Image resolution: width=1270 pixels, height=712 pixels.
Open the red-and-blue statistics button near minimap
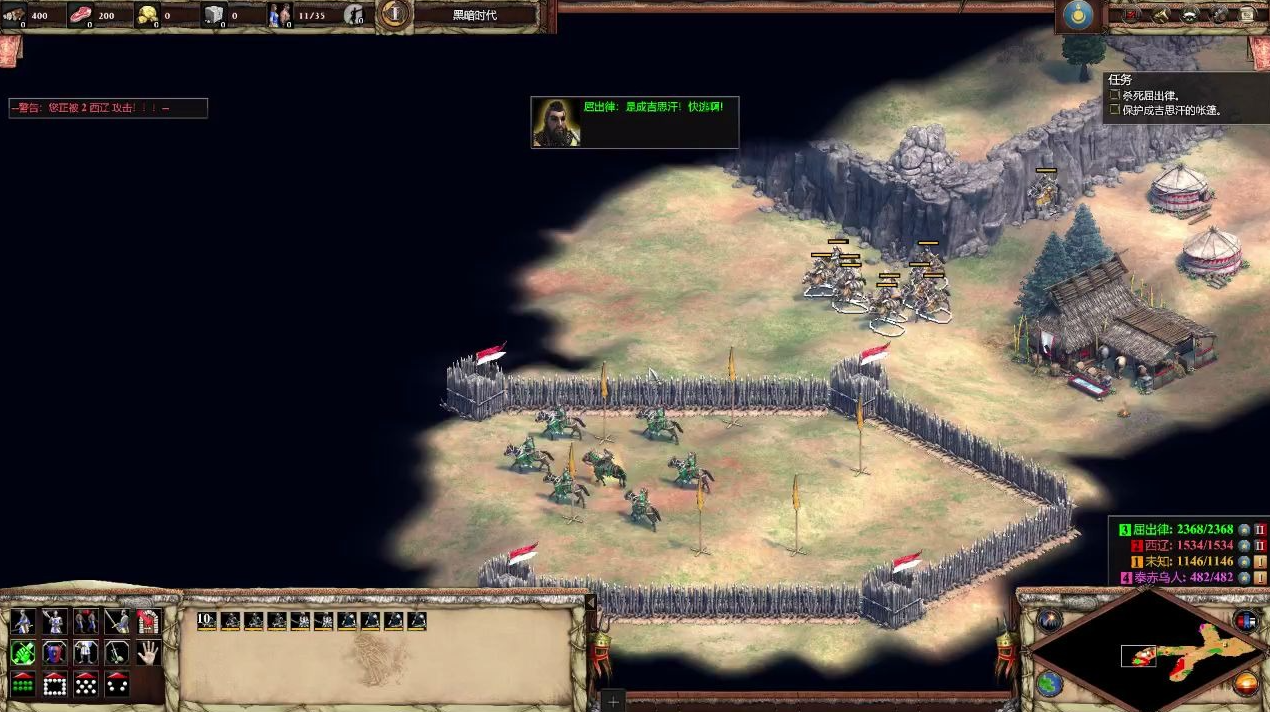click(1246, 620)
